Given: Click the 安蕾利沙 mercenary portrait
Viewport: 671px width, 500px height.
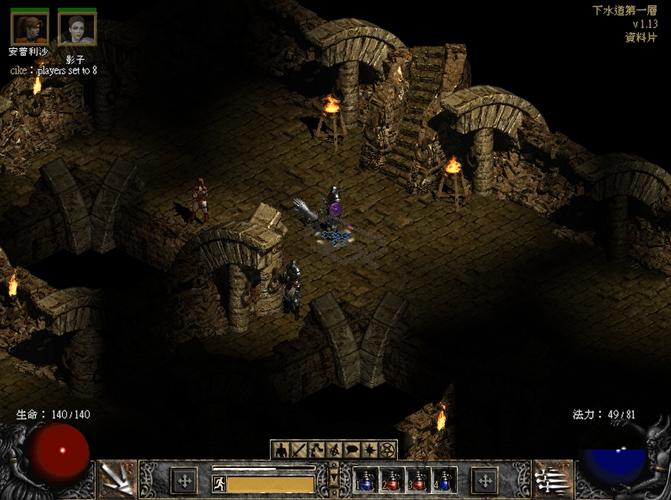Looking at the screenshot, I should (29, 27).
